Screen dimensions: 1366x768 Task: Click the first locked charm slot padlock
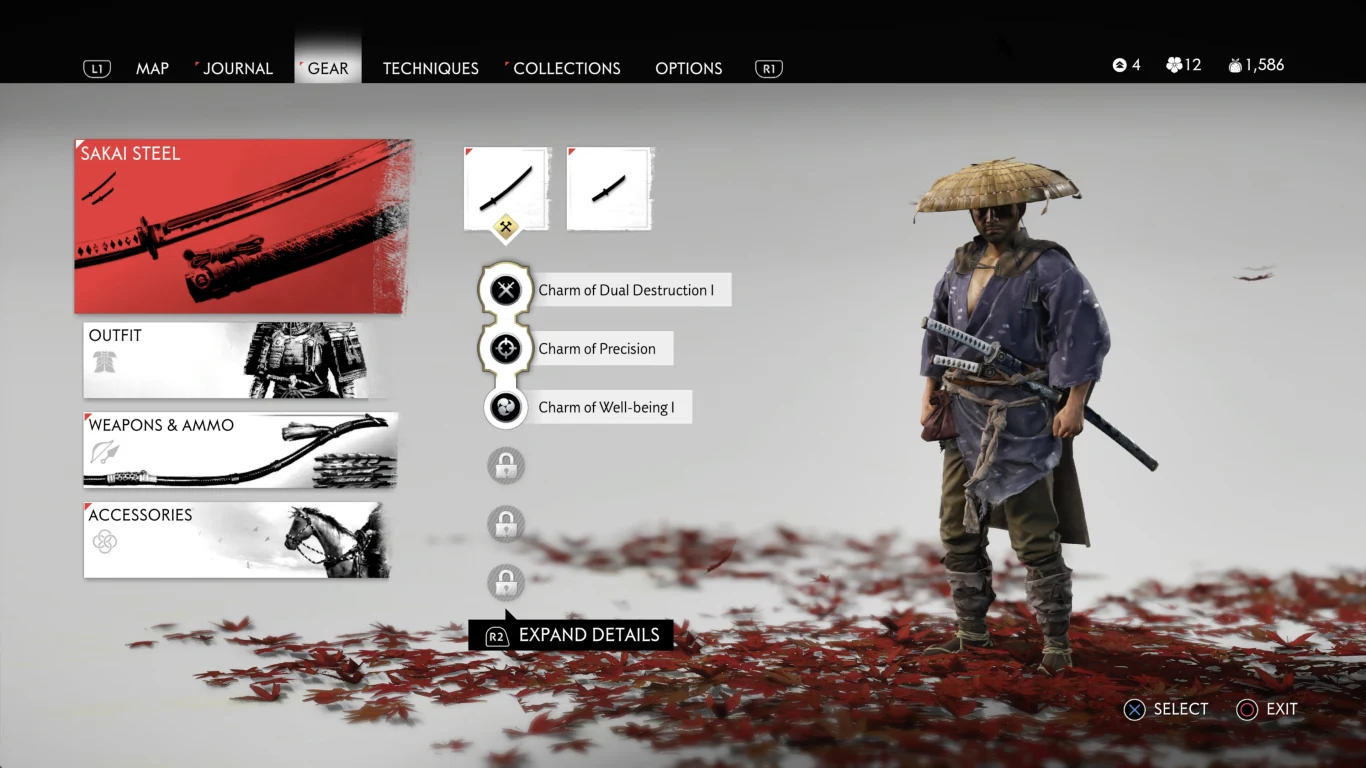tap(505, 465)
